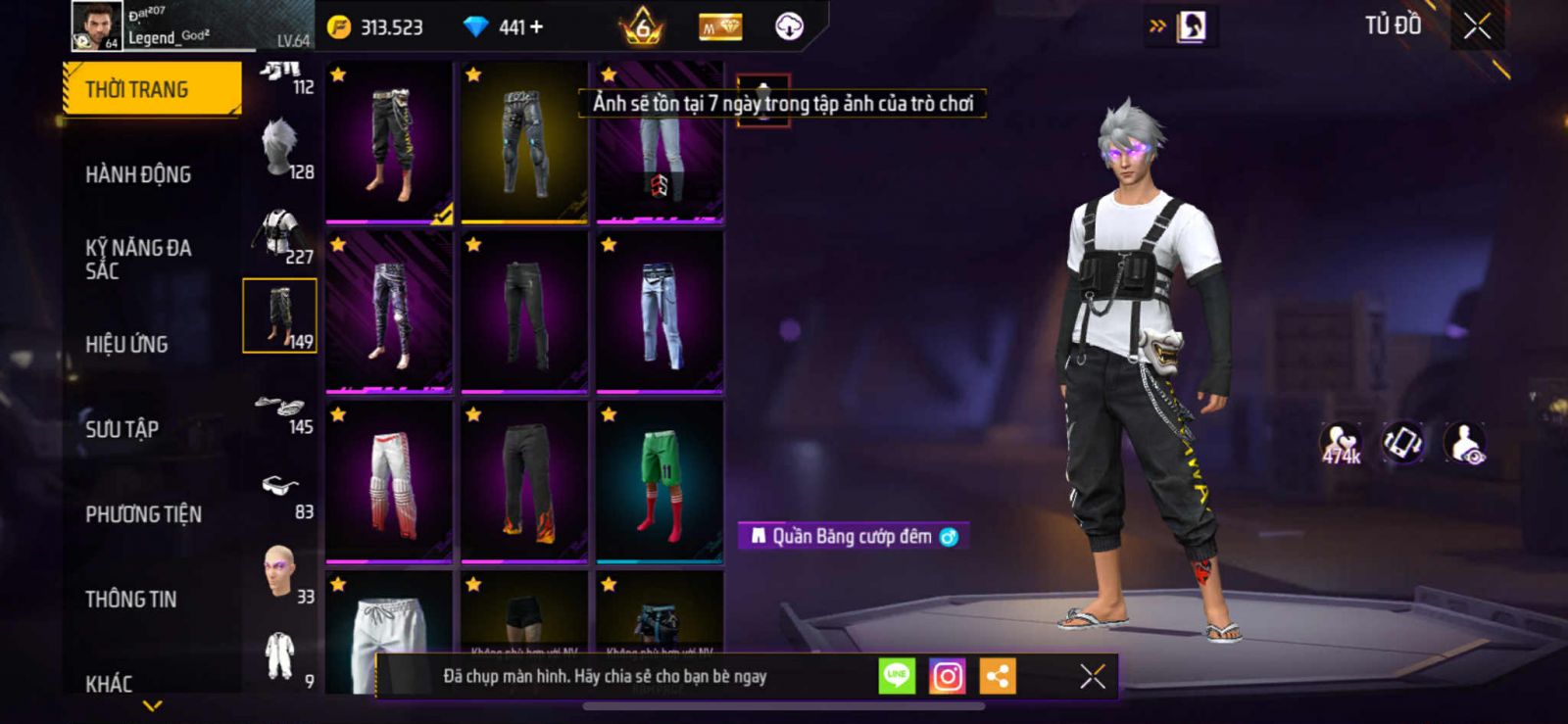Dismiss the screenshot share banner
Screen dimensions: 1568x724
tap(1092, 676)
